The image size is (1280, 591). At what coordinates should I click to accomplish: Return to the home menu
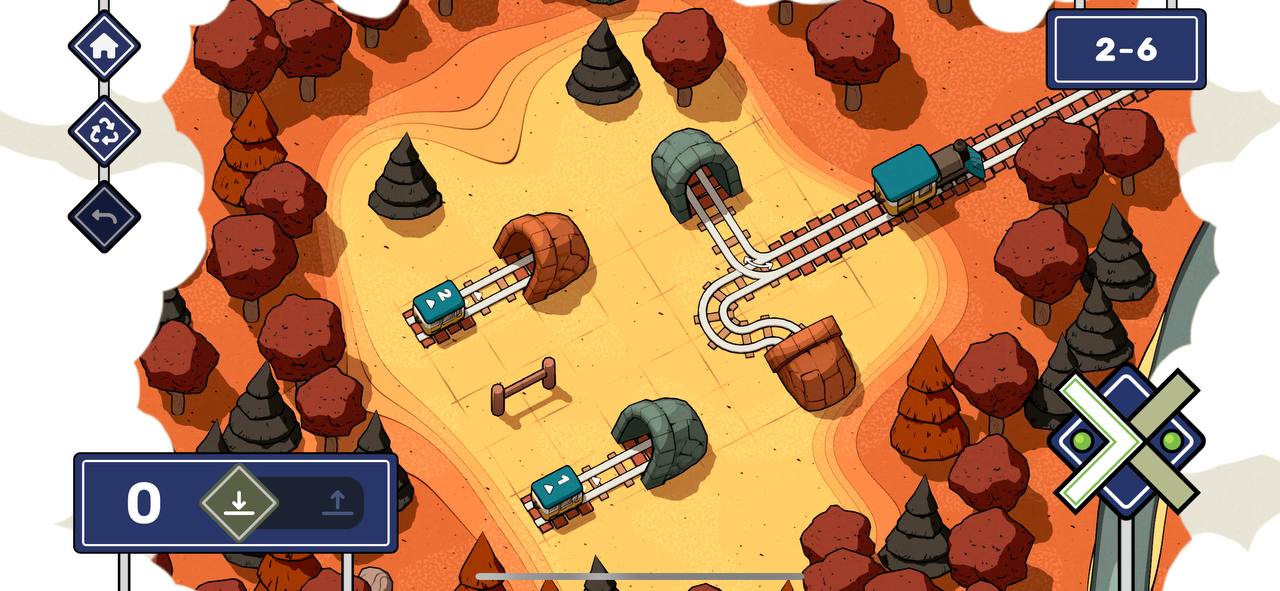coord(104,46)
